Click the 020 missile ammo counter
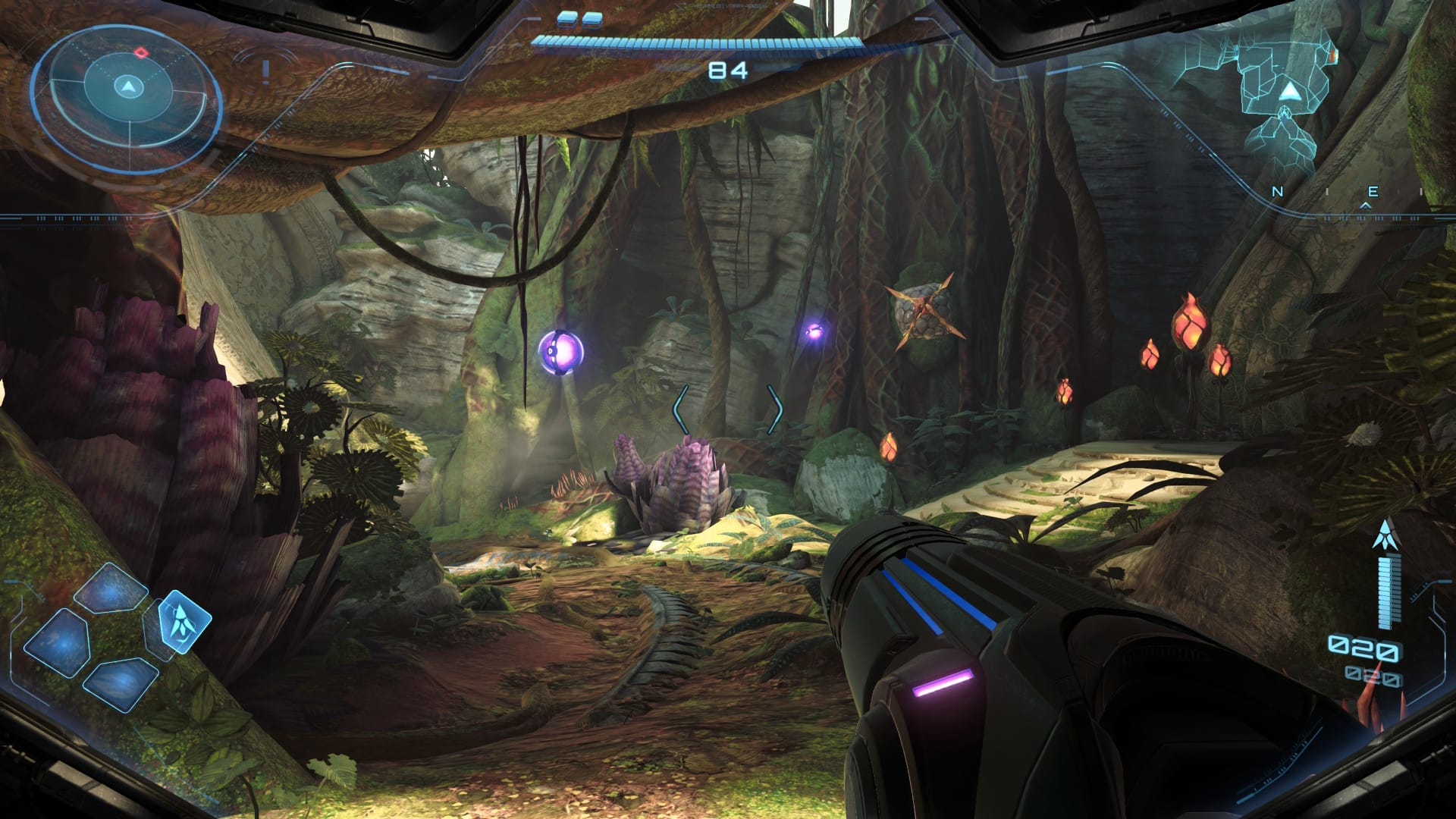This screenshot has height=819, width=1456. click(x=1365, y=648)
